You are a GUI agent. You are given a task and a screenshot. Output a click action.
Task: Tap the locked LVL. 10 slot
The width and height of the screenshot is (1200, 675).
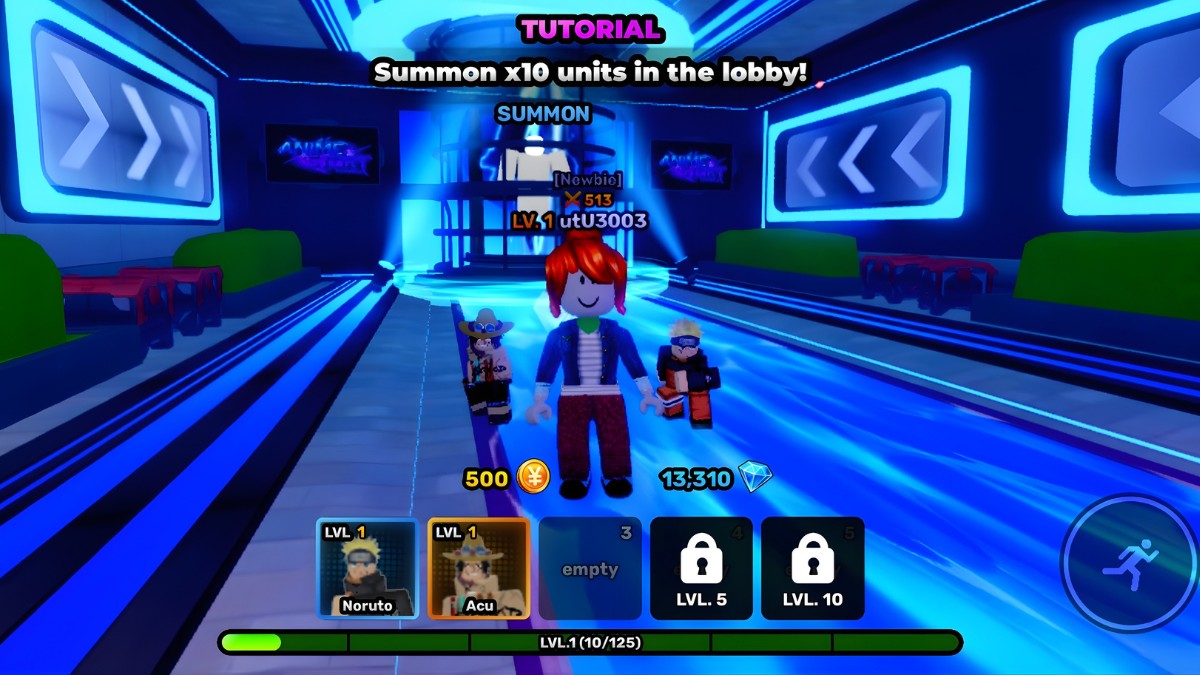point(812,568)
